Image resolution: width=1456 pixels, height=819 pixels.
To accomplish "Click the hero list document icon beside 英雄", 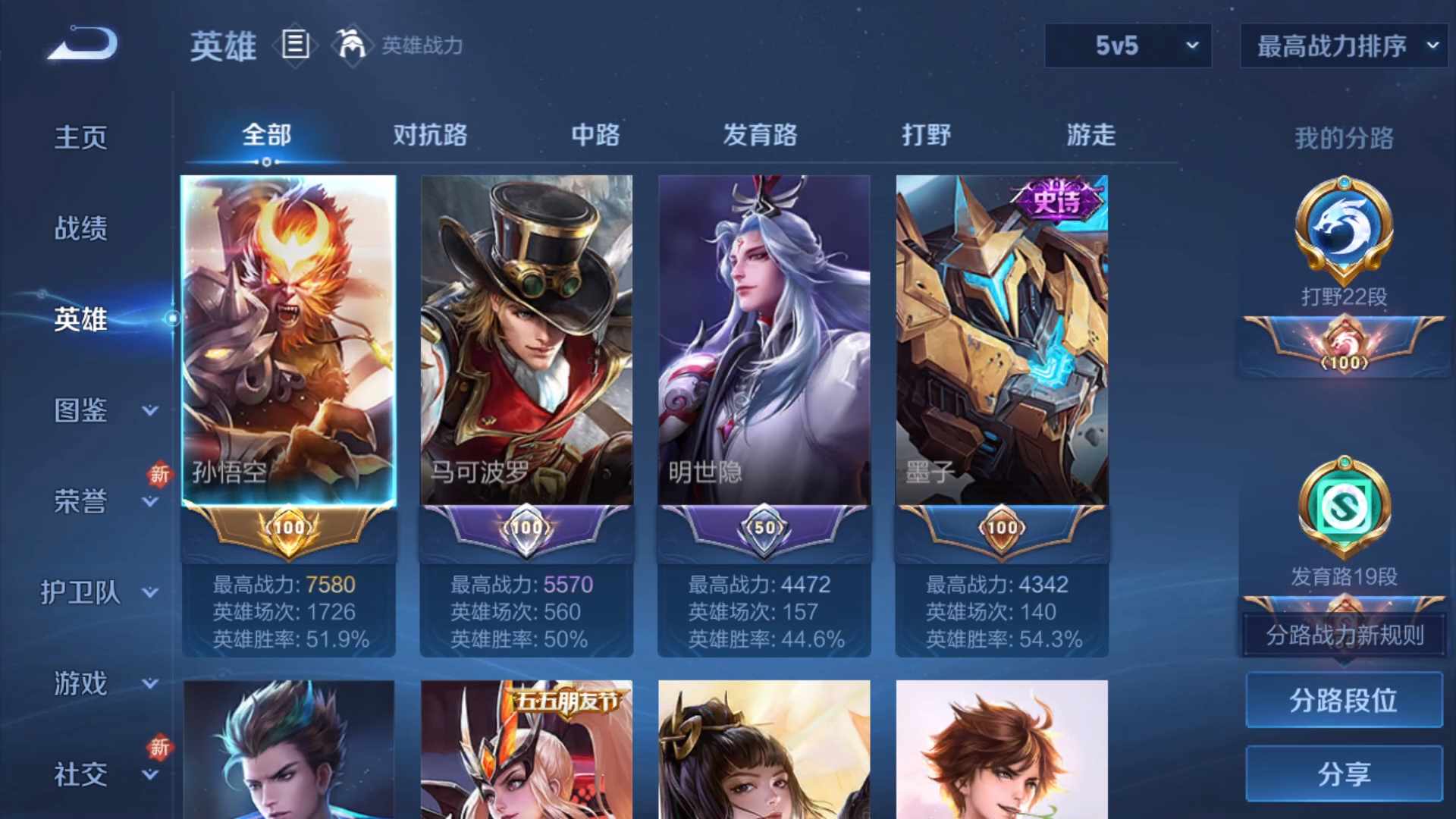I will [x=294, y=45].
